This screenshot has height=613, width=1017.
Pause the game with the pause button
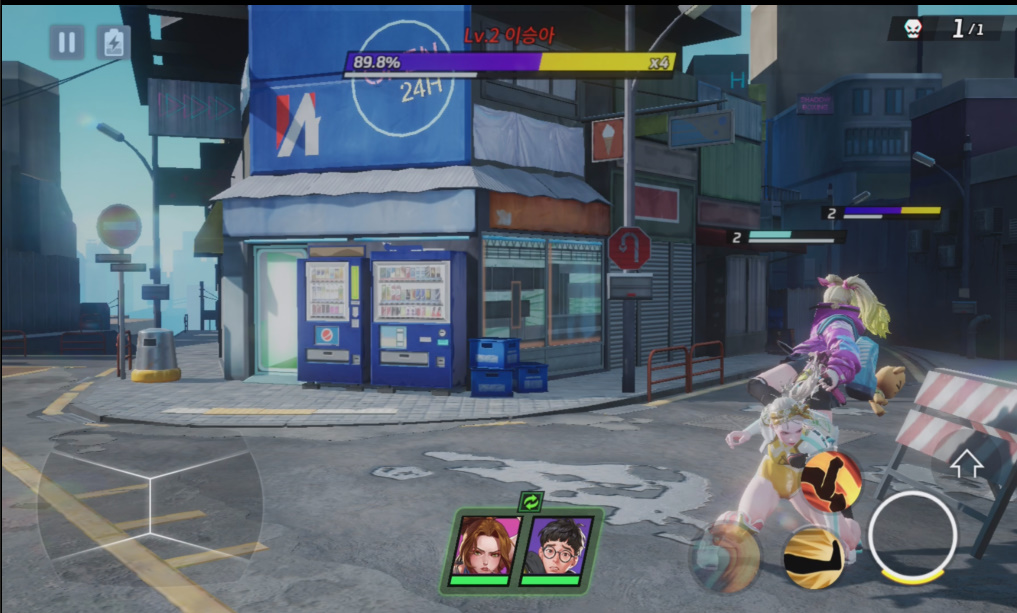click(x=67, y=42)
